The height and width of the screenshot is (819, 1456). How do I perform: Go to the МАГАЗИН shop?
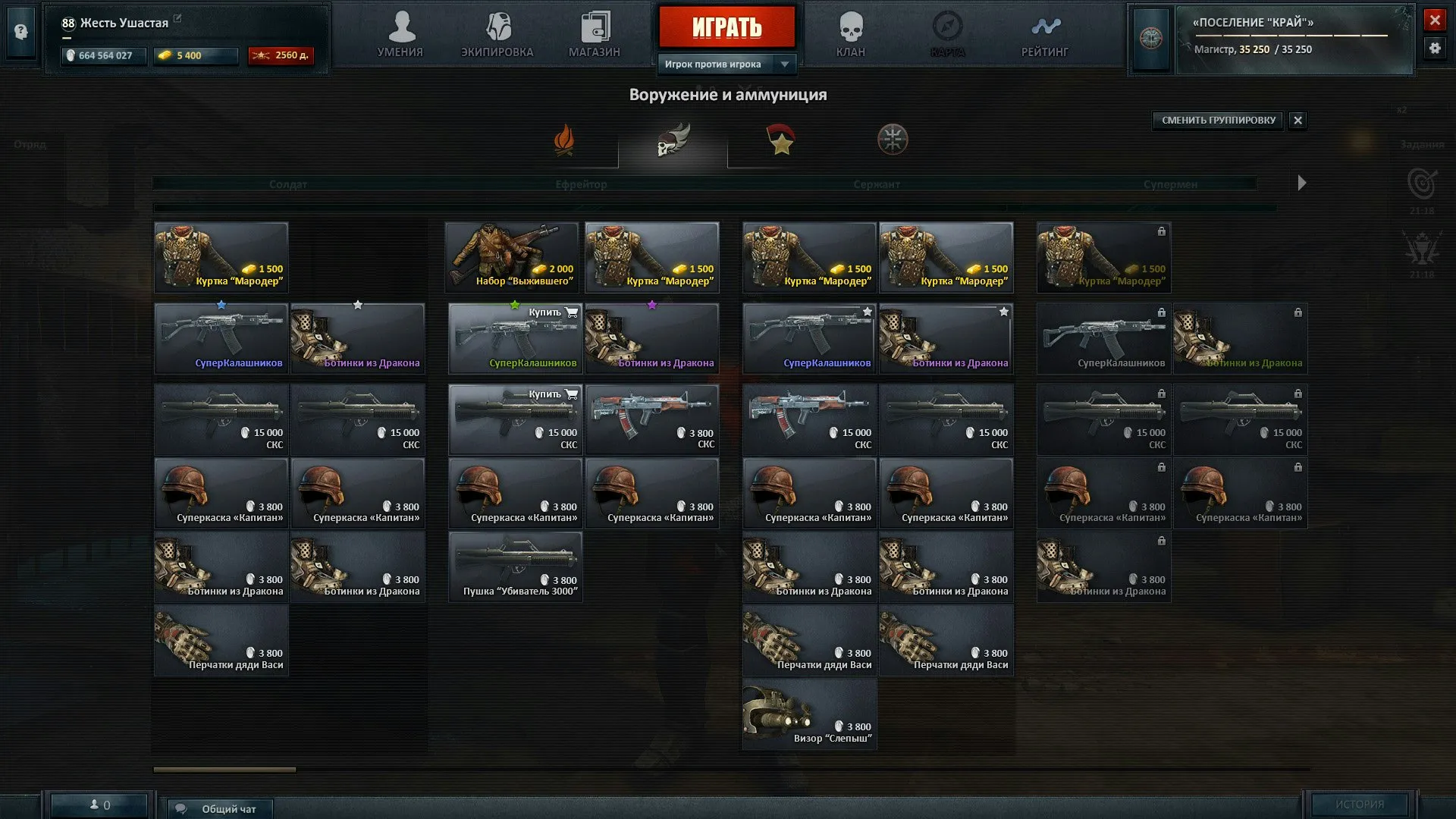(x=595, y=36)
